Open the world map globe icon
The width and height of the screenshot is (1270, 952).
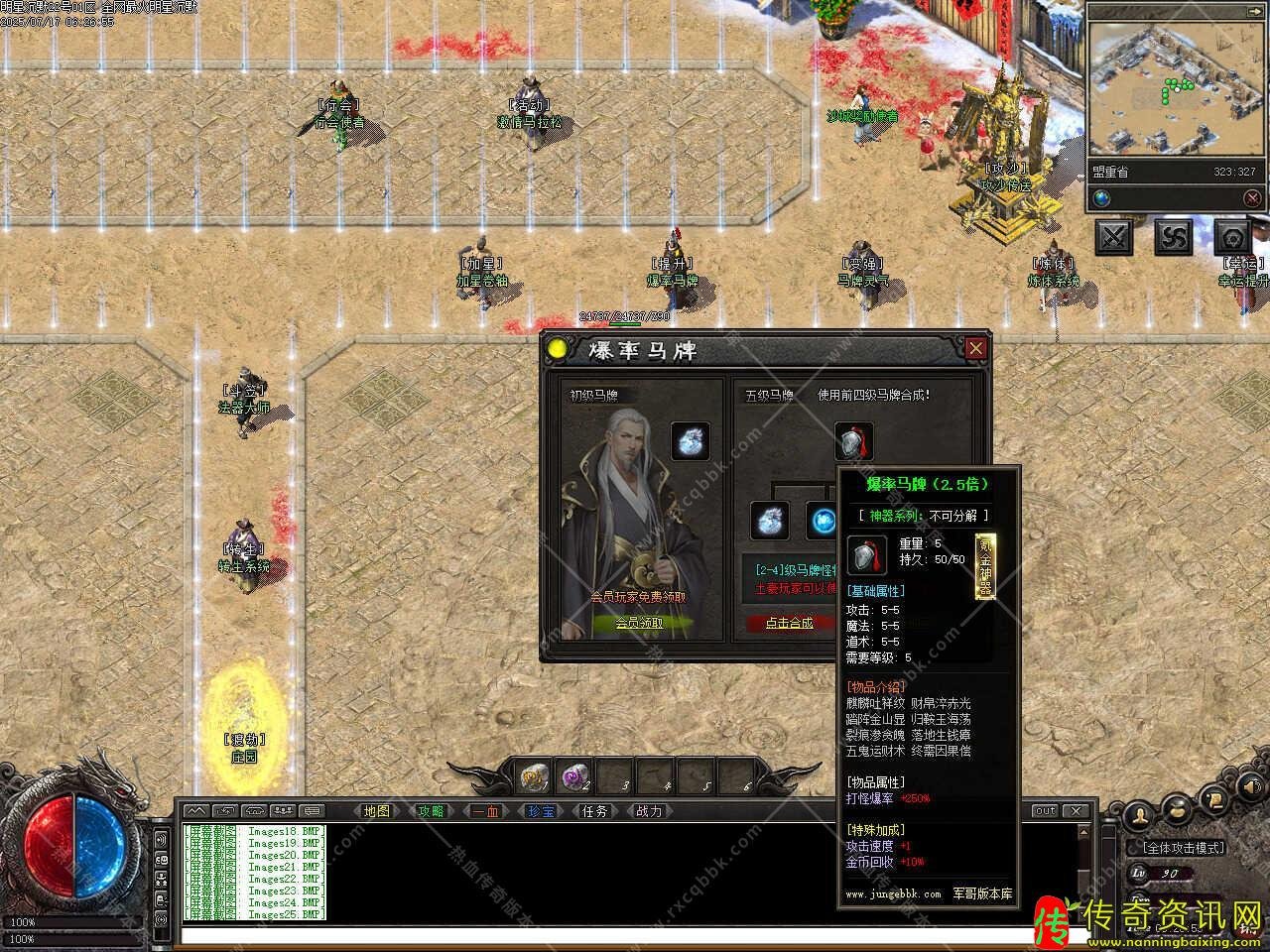(x=1102, y=198)
